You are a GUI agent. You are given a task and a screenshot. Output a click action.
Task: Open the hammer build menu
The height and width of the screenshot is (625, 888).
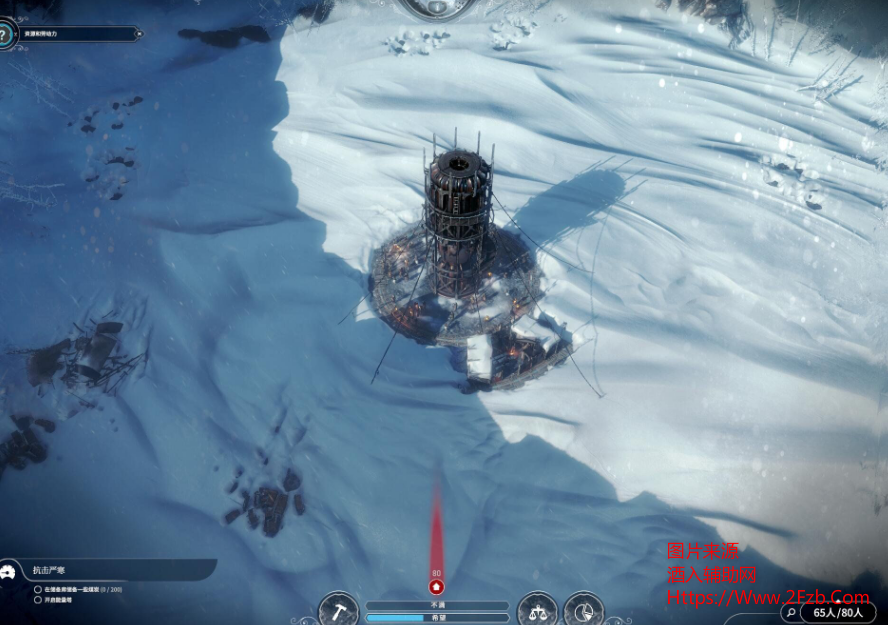[x=339, y=610]
